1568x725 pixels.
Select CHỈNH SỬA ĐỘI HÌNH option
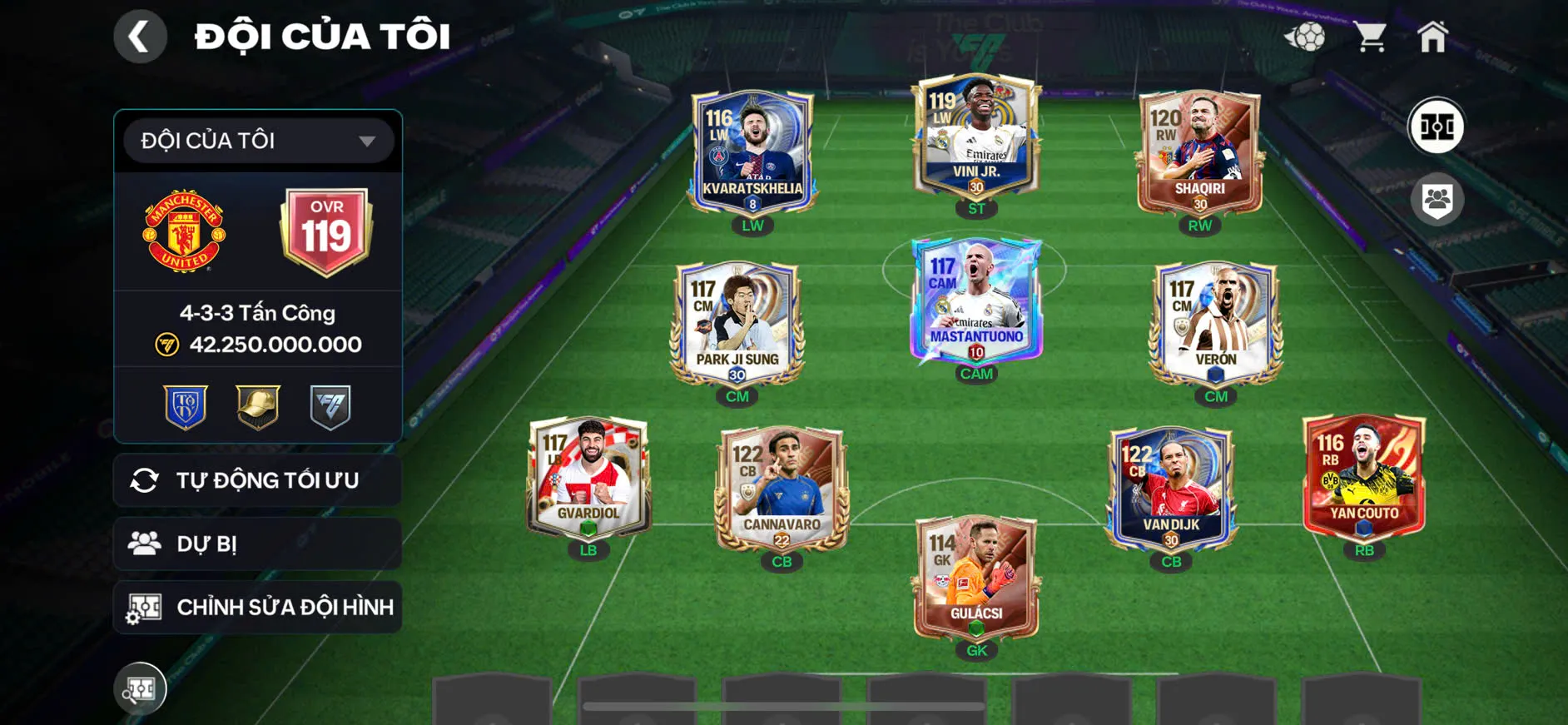point(258,607)
